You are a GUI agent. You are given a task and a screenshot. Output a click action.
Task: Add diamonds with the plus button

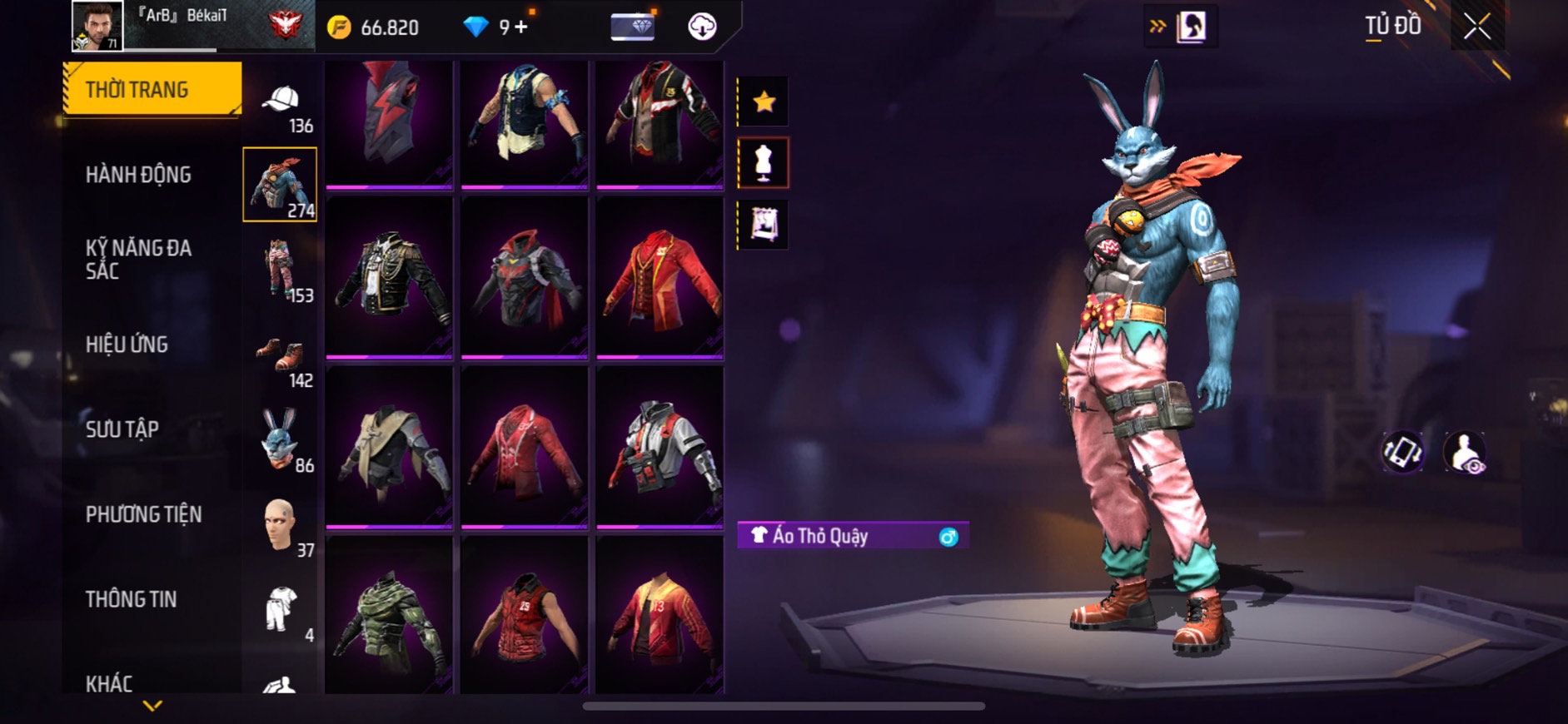pyautogui.click(x=521, y=27)
